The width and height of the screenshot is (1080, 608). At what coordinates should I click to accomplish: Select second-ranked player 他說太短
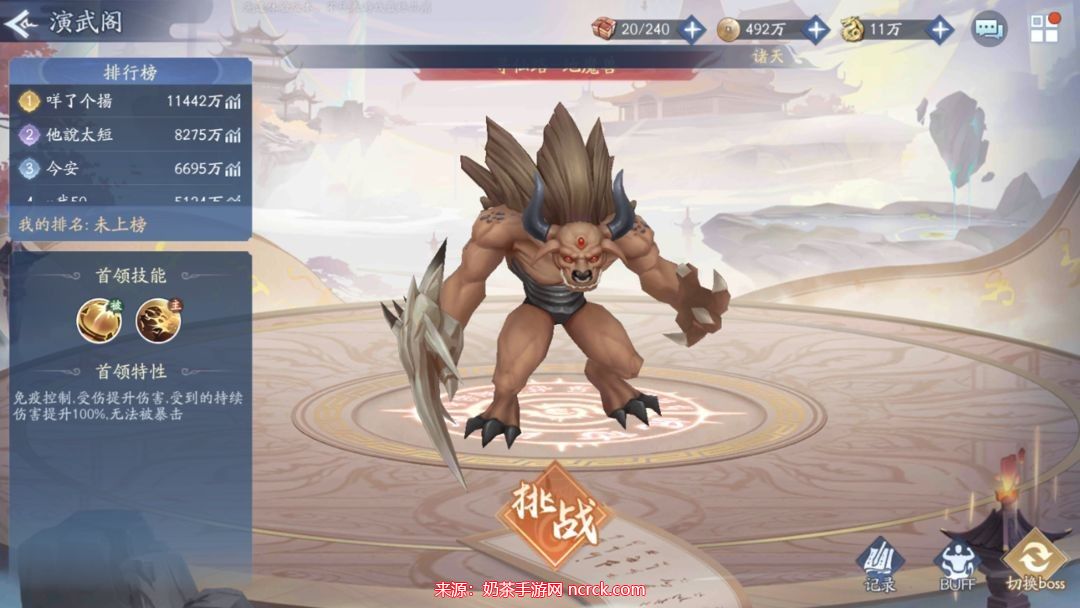pos(130,134)
